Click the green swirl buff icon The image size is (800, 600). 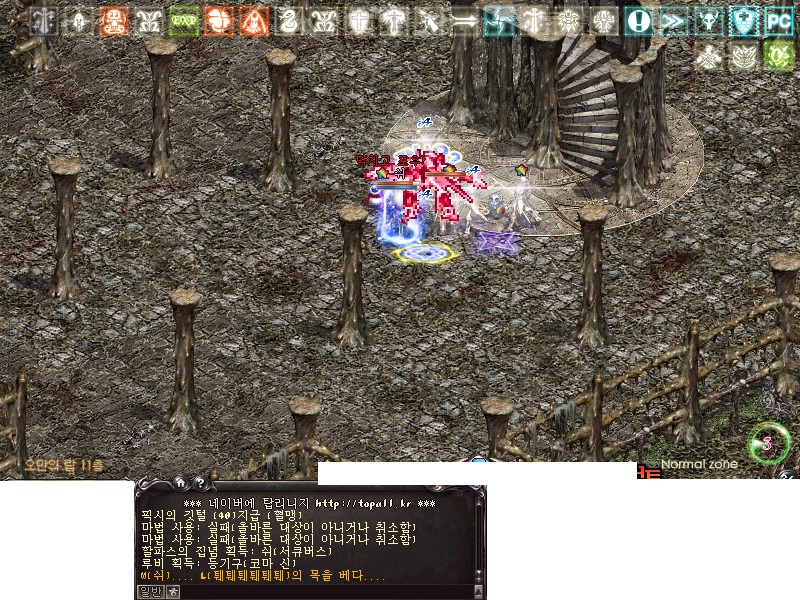778,56
